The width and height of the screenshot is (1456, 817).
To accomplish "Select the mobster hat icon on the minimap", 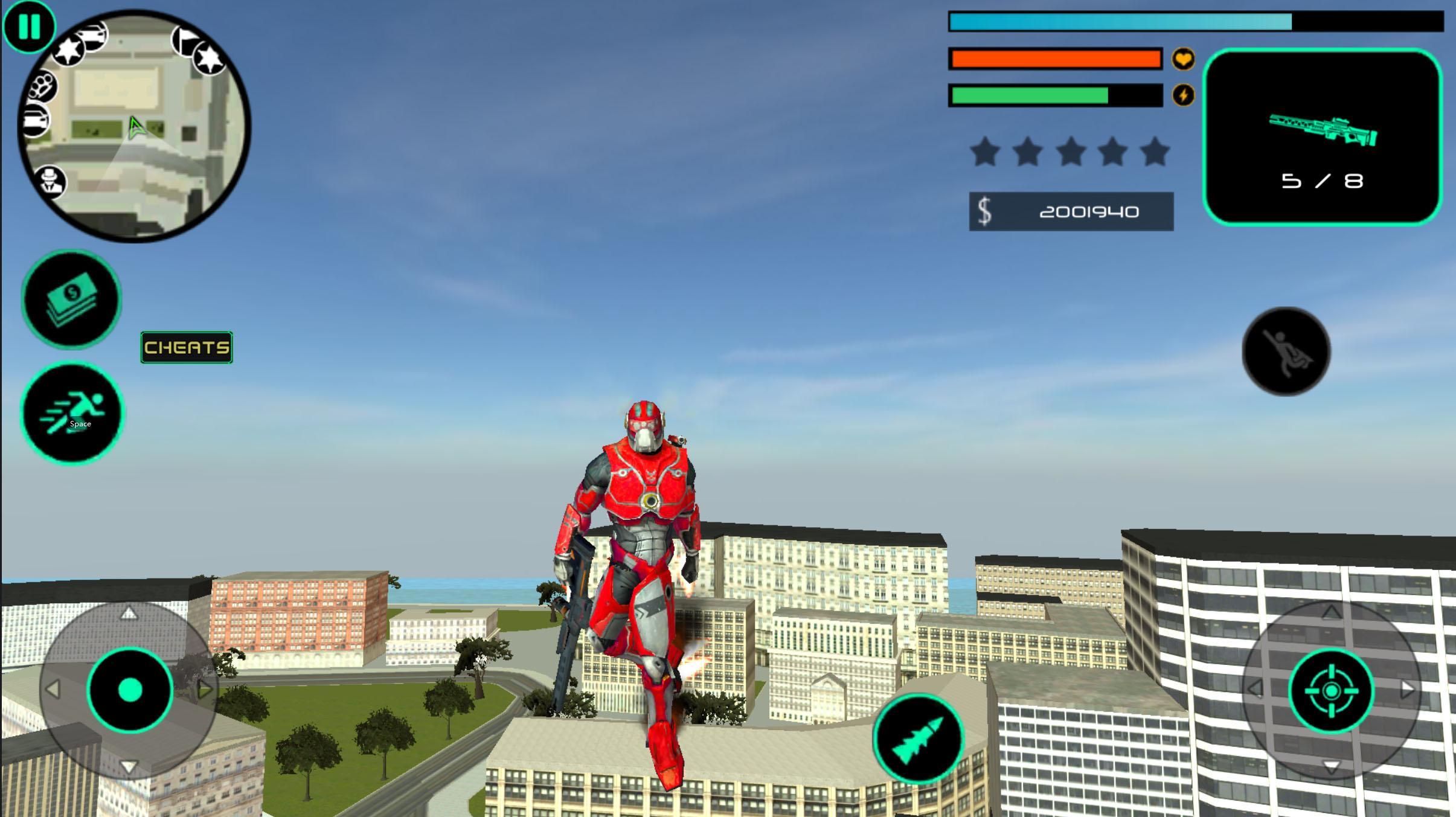I will pyautogui.click(x=50, y=181).
